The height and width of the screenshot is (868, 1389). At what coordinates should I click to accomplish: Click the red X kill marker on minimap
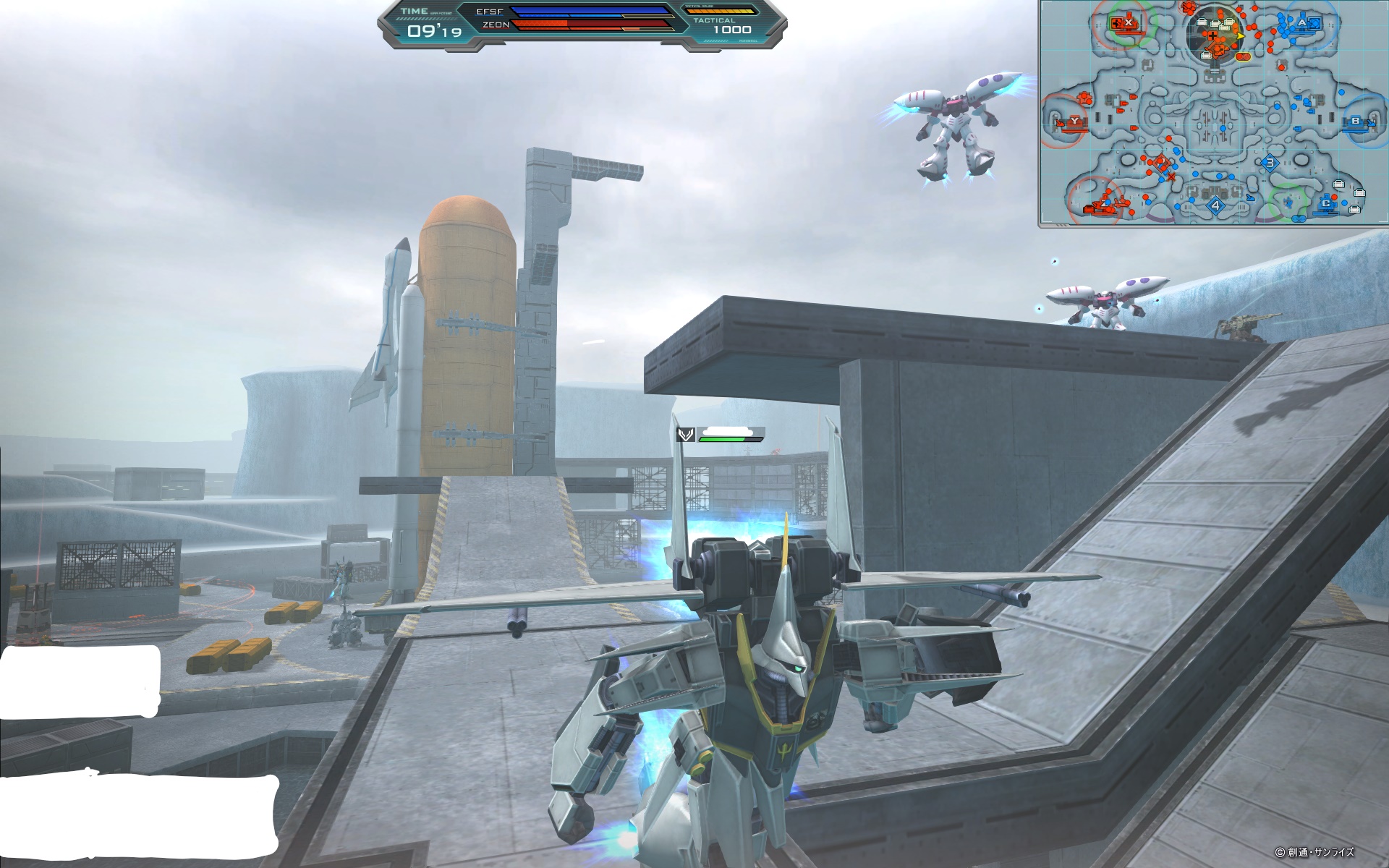point(1171,176)
